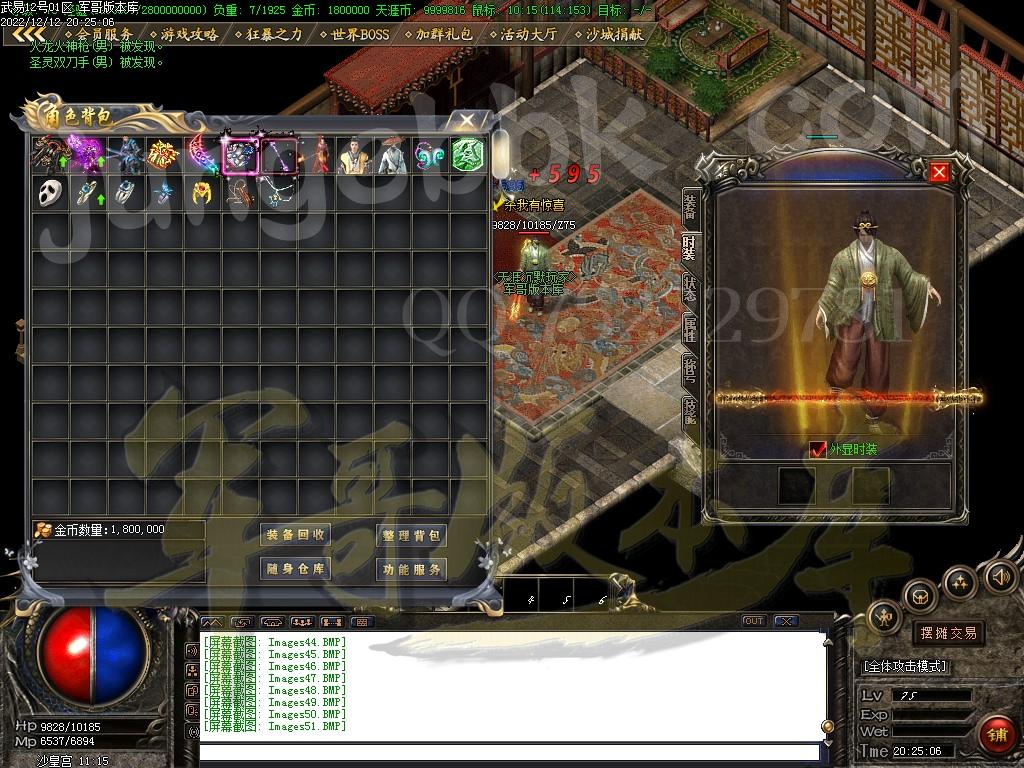Toggle sound with the speaker icon
The width and height of the screenshot is (1024, 768).
click(1001, 577)
